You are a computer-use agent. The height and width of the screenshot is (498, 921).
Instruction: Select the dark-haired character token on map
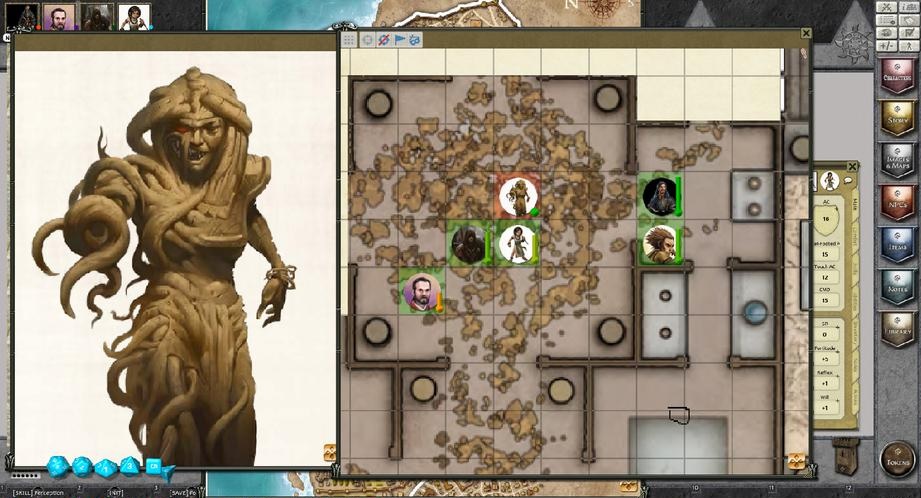pos(659,196)
